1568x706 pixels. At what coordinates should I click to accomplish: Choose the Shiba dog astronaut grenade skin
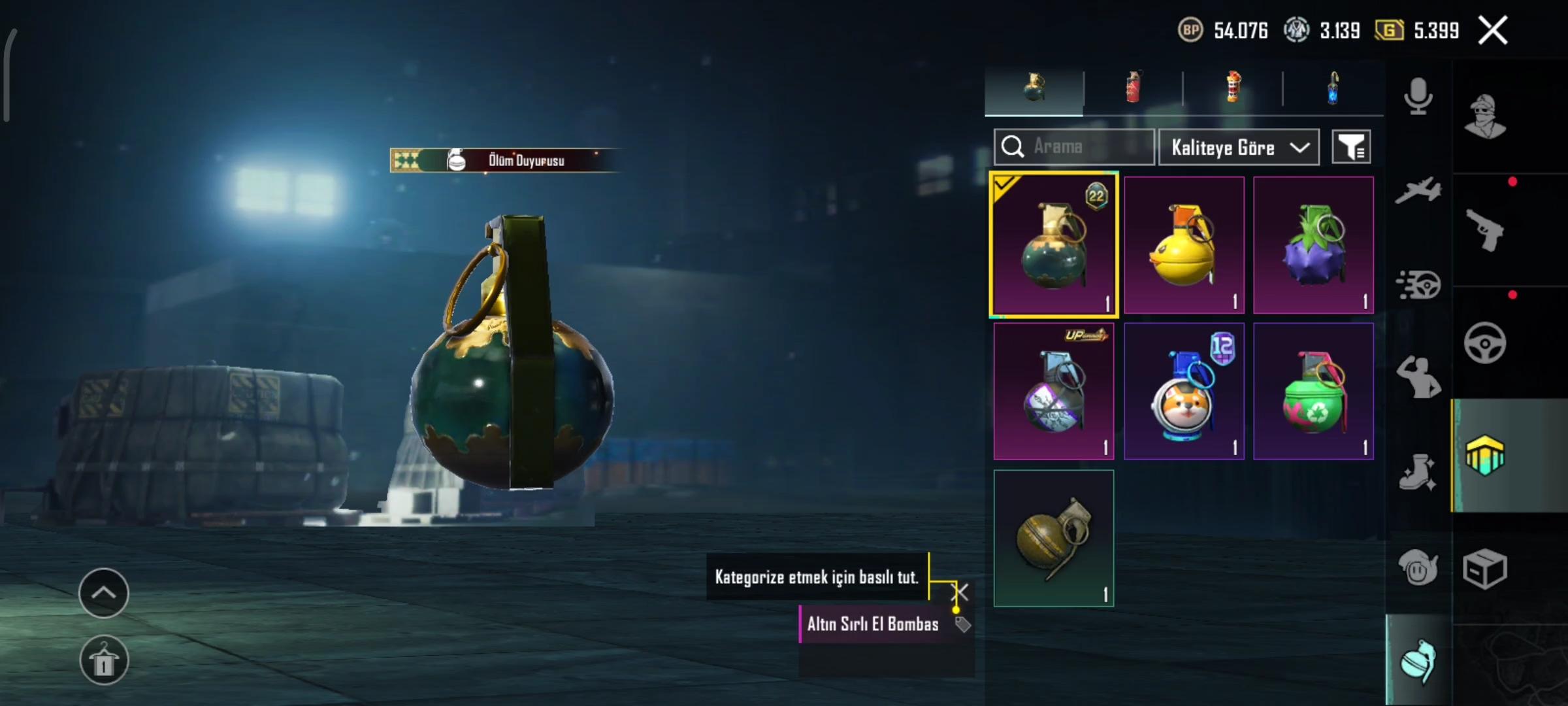point(1183,391)
